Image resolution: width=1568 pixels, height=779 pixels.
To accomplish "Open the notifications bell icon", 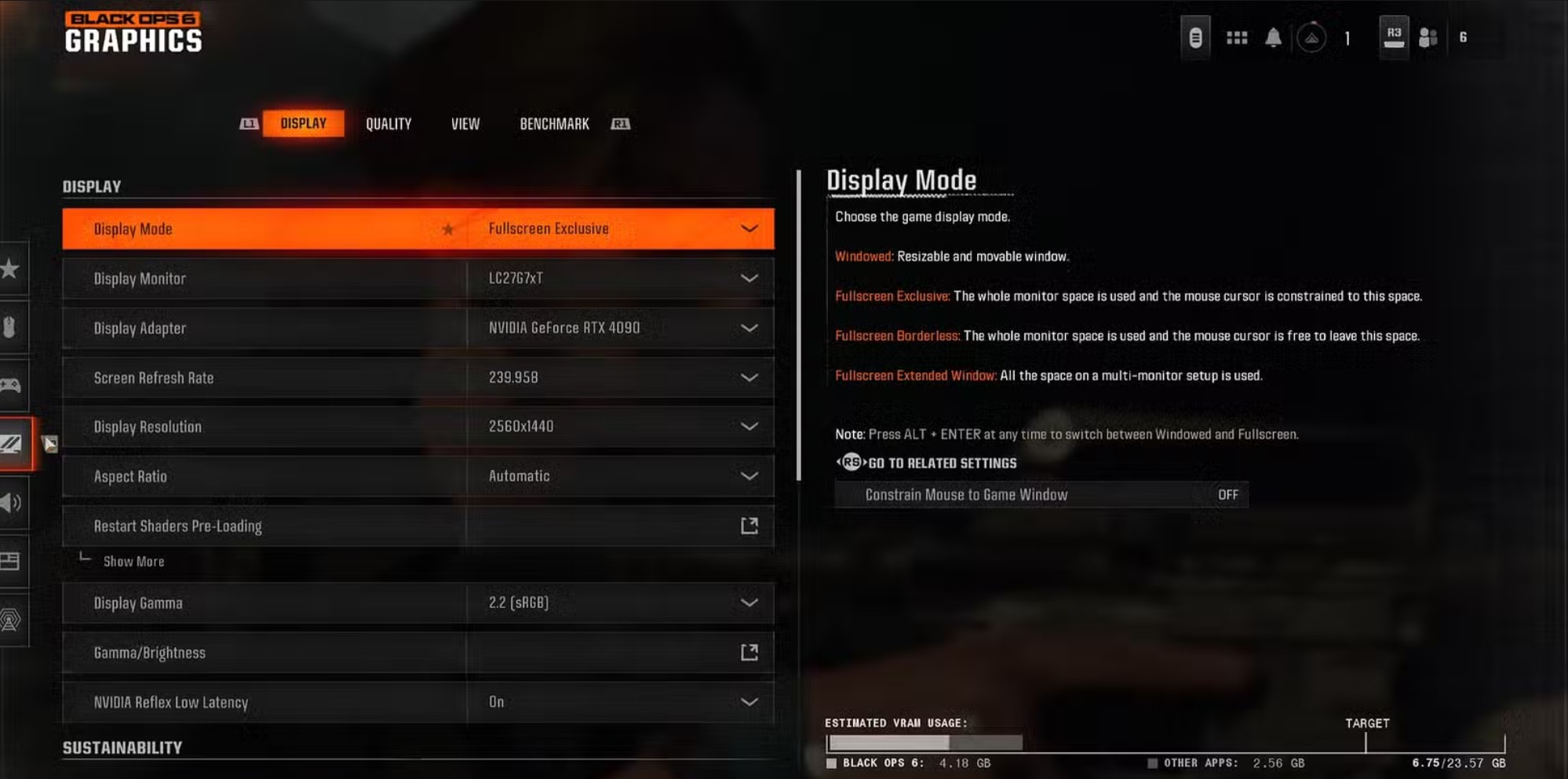I will coord(1273,38).
